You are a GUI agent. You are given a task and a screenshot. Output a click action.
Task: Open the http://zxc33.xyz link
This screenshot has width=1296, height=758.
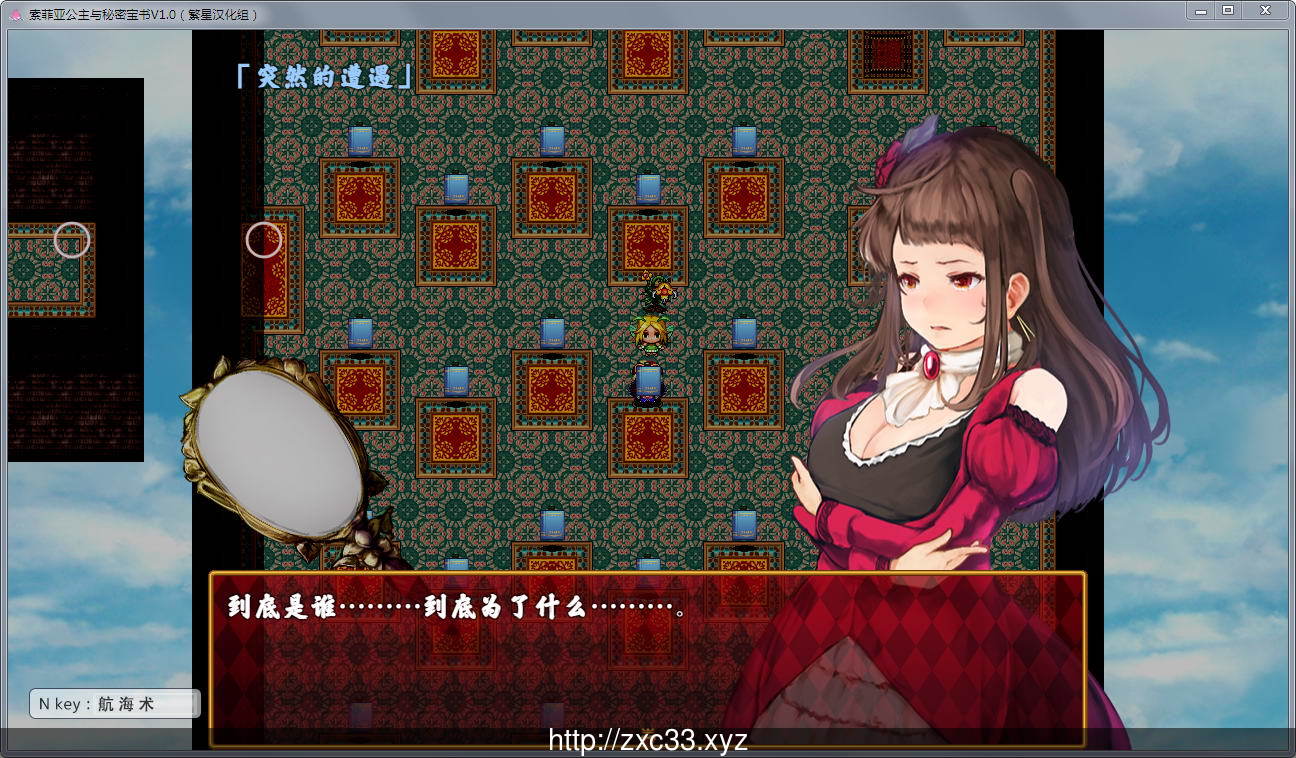(x=648, y=738)
